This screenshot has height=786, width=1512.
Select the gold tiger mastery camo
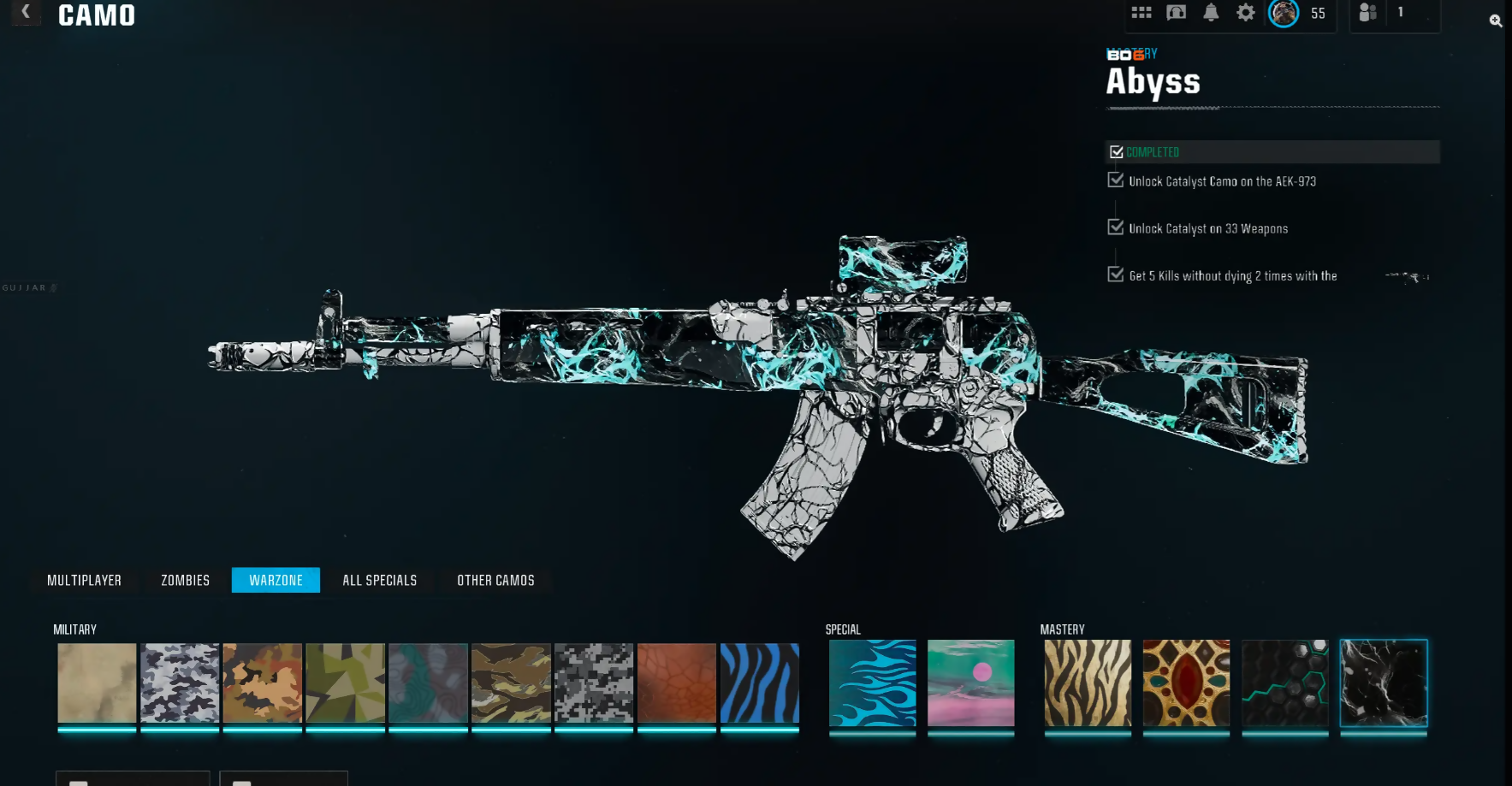pyautogui.click(x=1087, y=683)
